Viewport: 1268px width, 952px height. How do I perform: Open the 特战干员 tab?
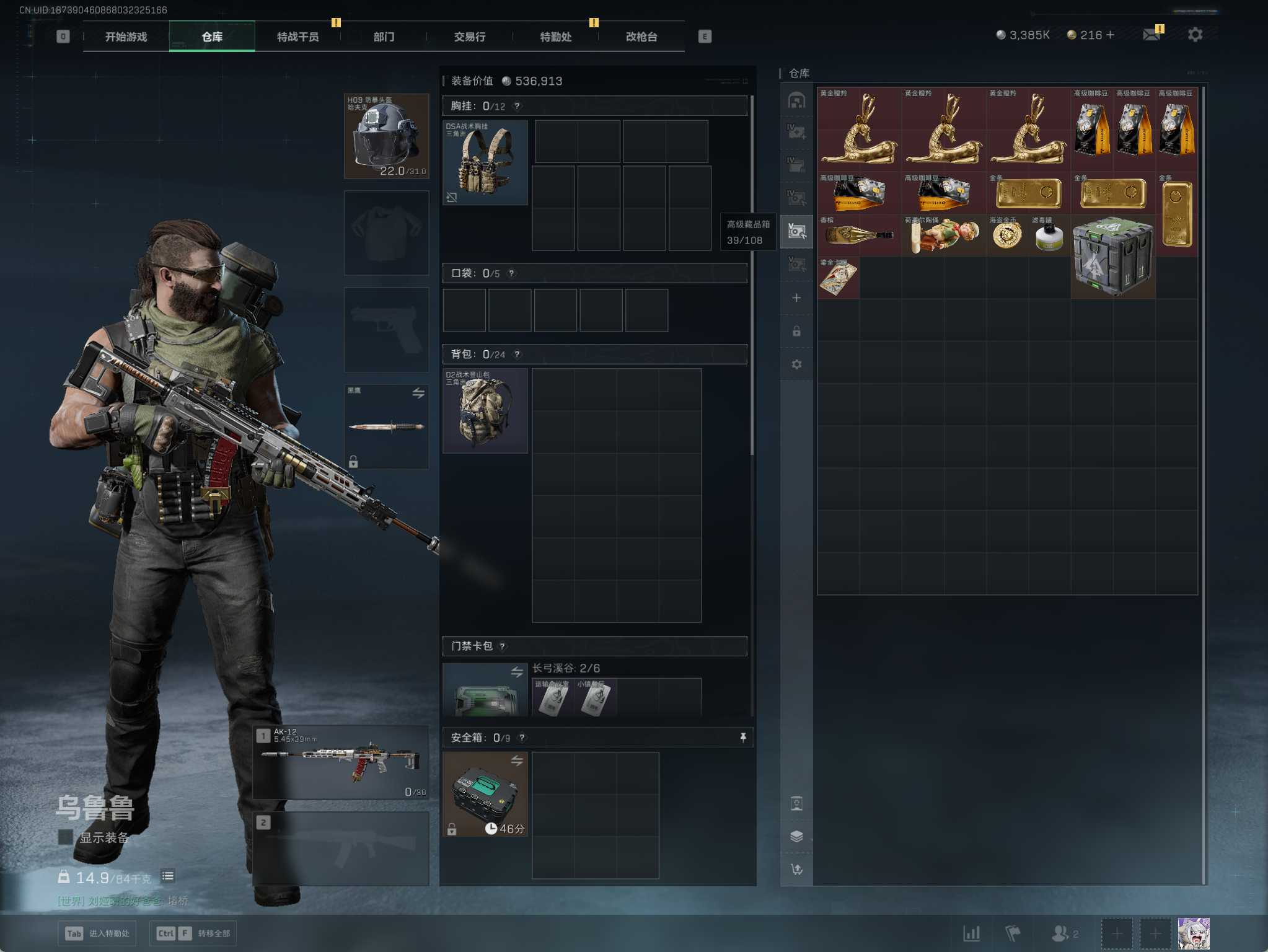(x=297, y=37)
